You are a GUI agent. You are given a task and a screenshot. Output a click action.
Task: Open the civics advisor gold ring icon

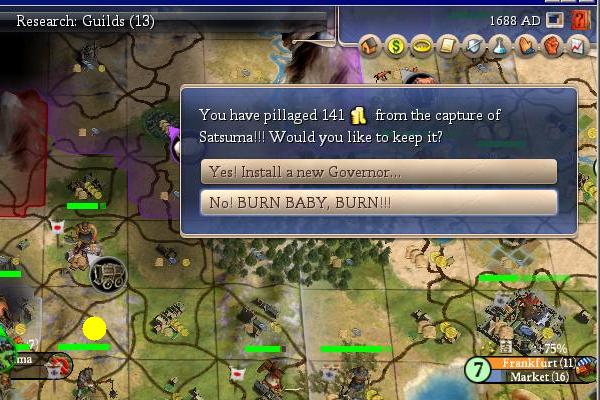tap(421, 46)
